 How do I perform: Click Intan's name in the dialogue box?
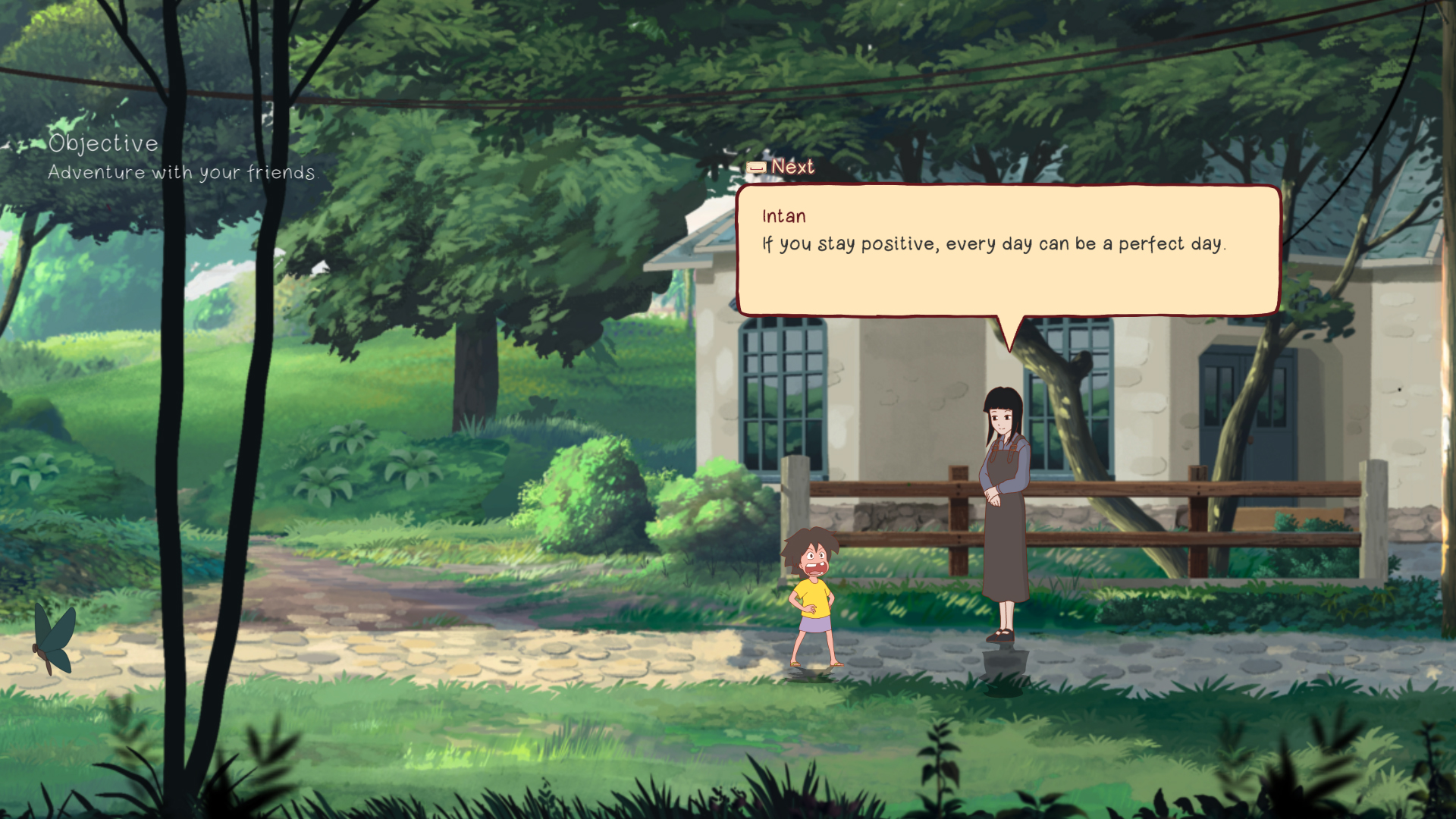pyautogui.click(x=783, y=216)
